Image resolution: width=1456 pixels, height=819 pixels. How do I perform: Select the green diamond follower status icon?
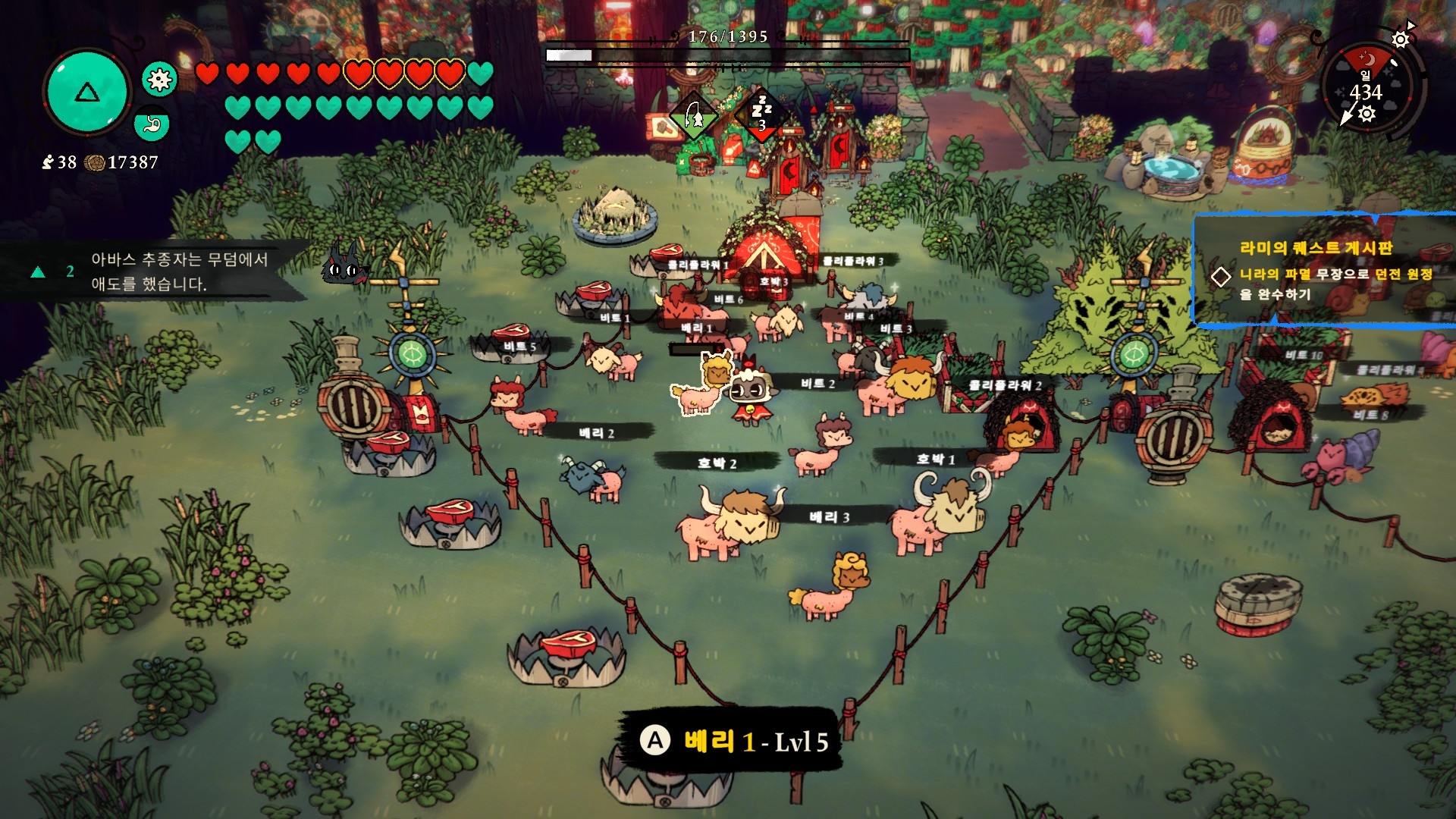[x=694, y=117]
